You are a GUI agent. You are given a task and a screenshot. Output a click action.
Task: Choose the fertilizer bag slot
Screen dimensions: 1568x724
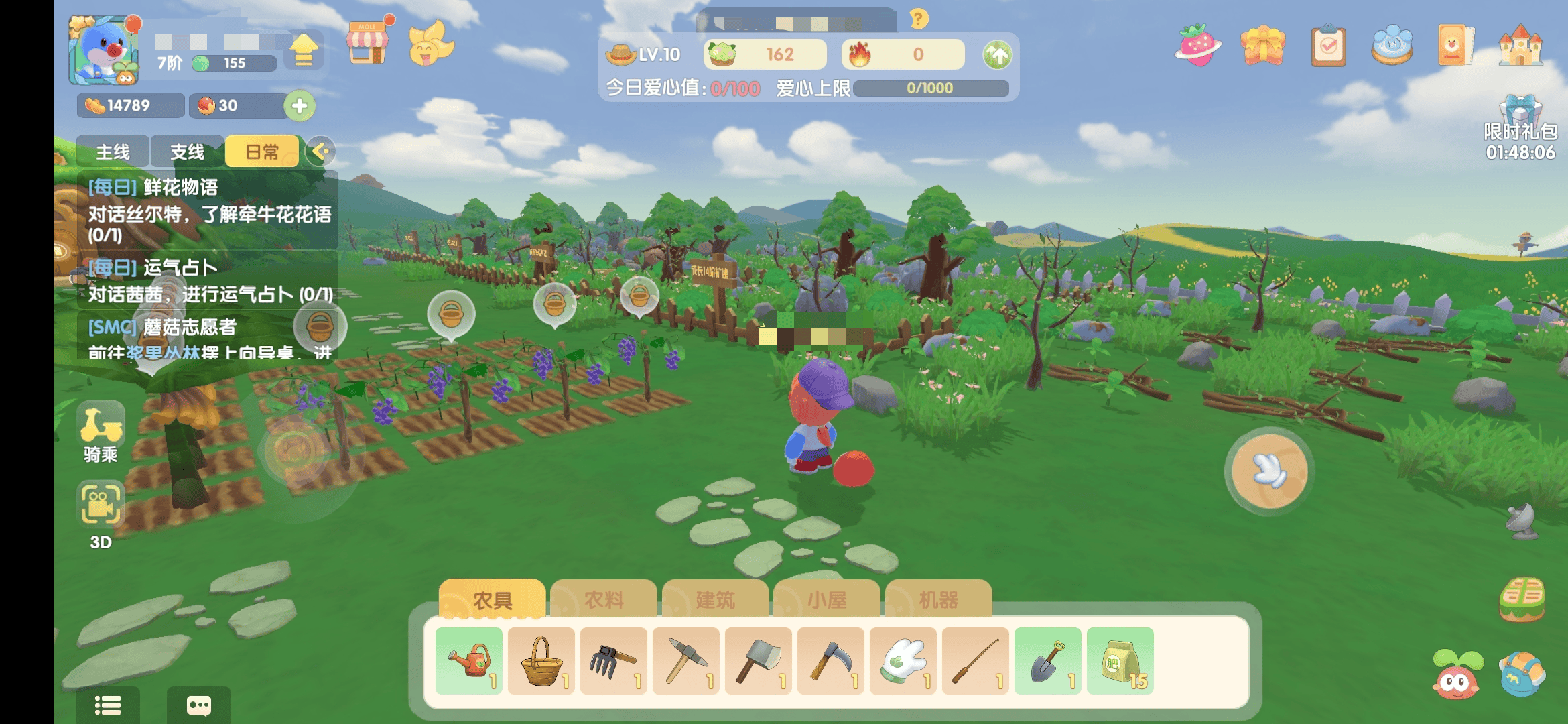[x=1120, y=661]
